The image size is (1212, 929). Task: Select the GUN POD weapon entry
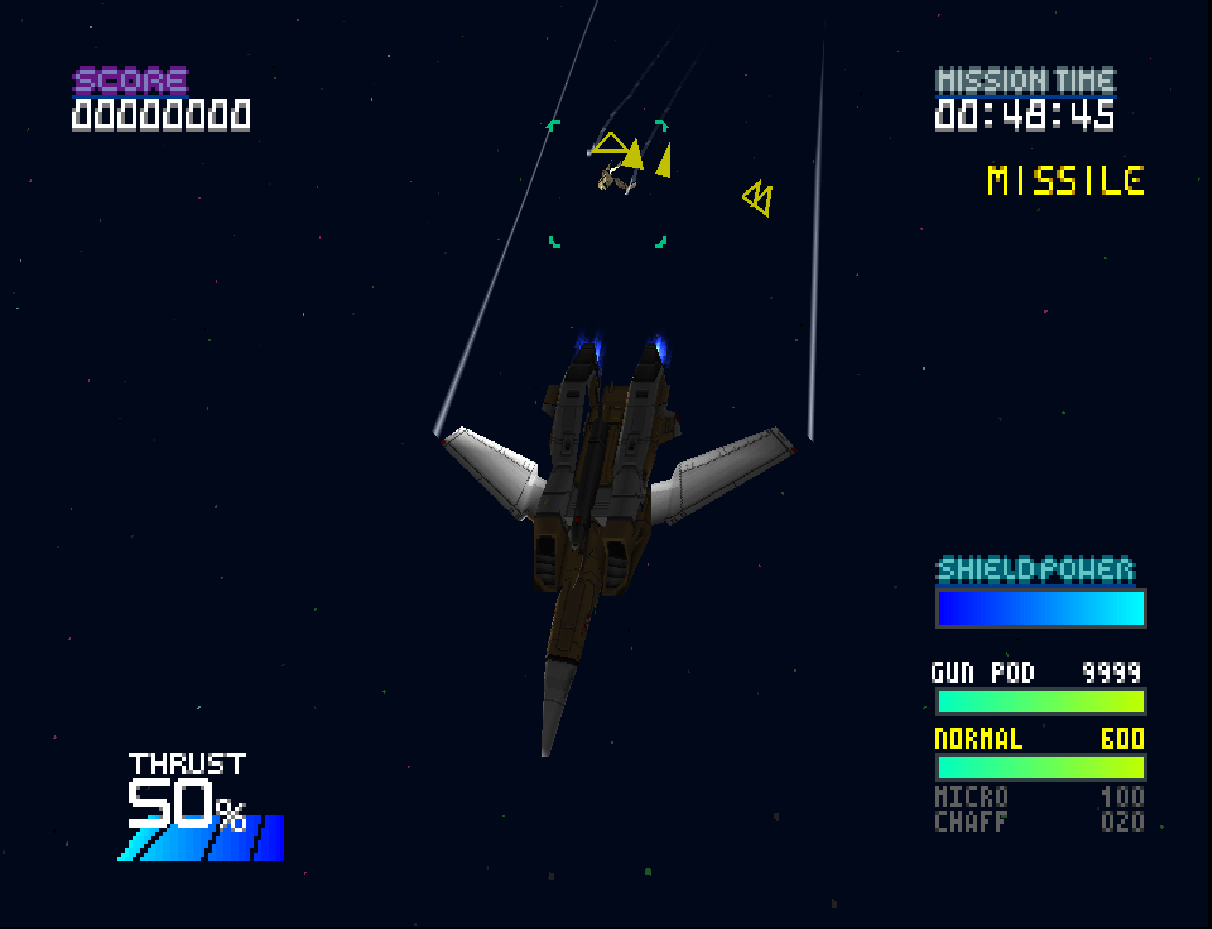tap(983, 673)
